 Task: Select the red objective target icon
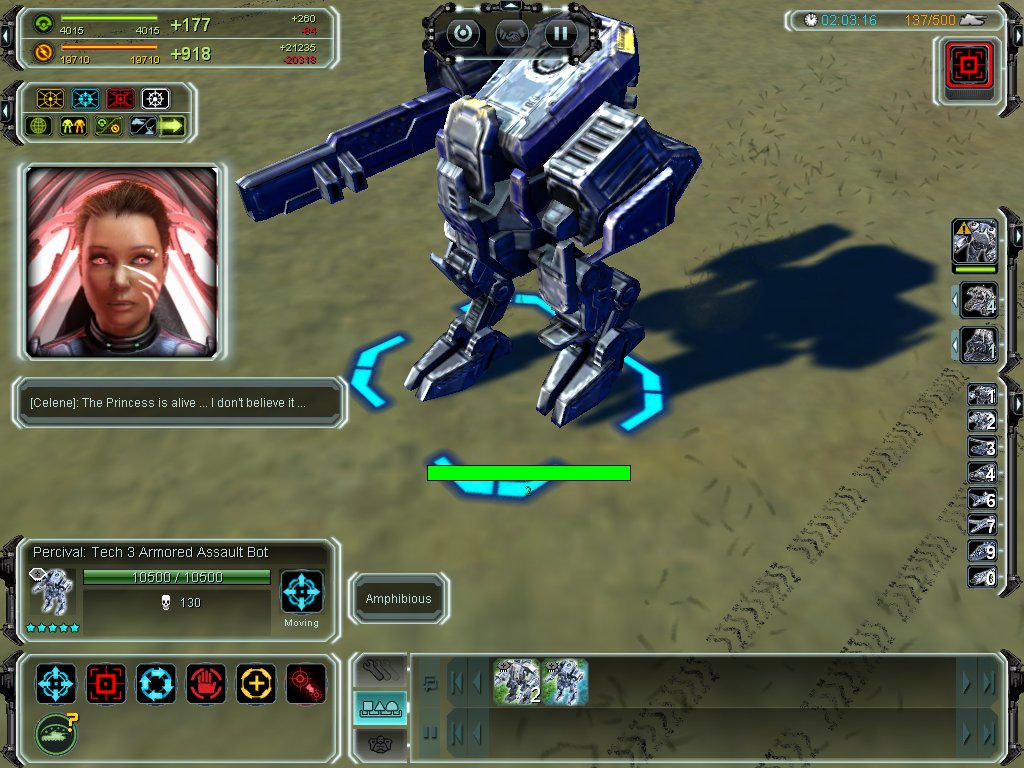[x=968, y=68]
